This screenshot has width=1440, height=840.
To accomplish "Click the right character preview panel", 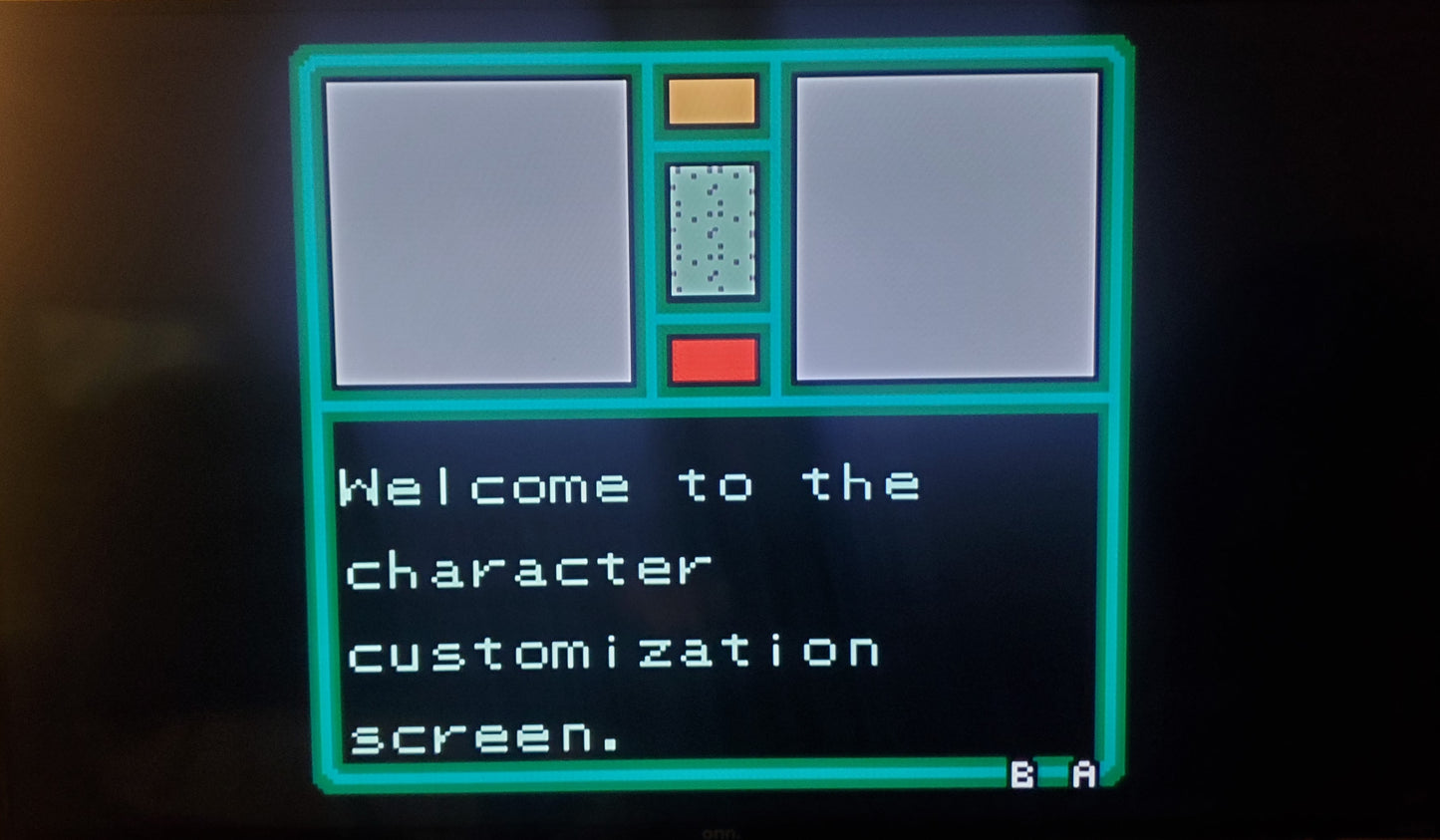I will click(x=947, y=229).
